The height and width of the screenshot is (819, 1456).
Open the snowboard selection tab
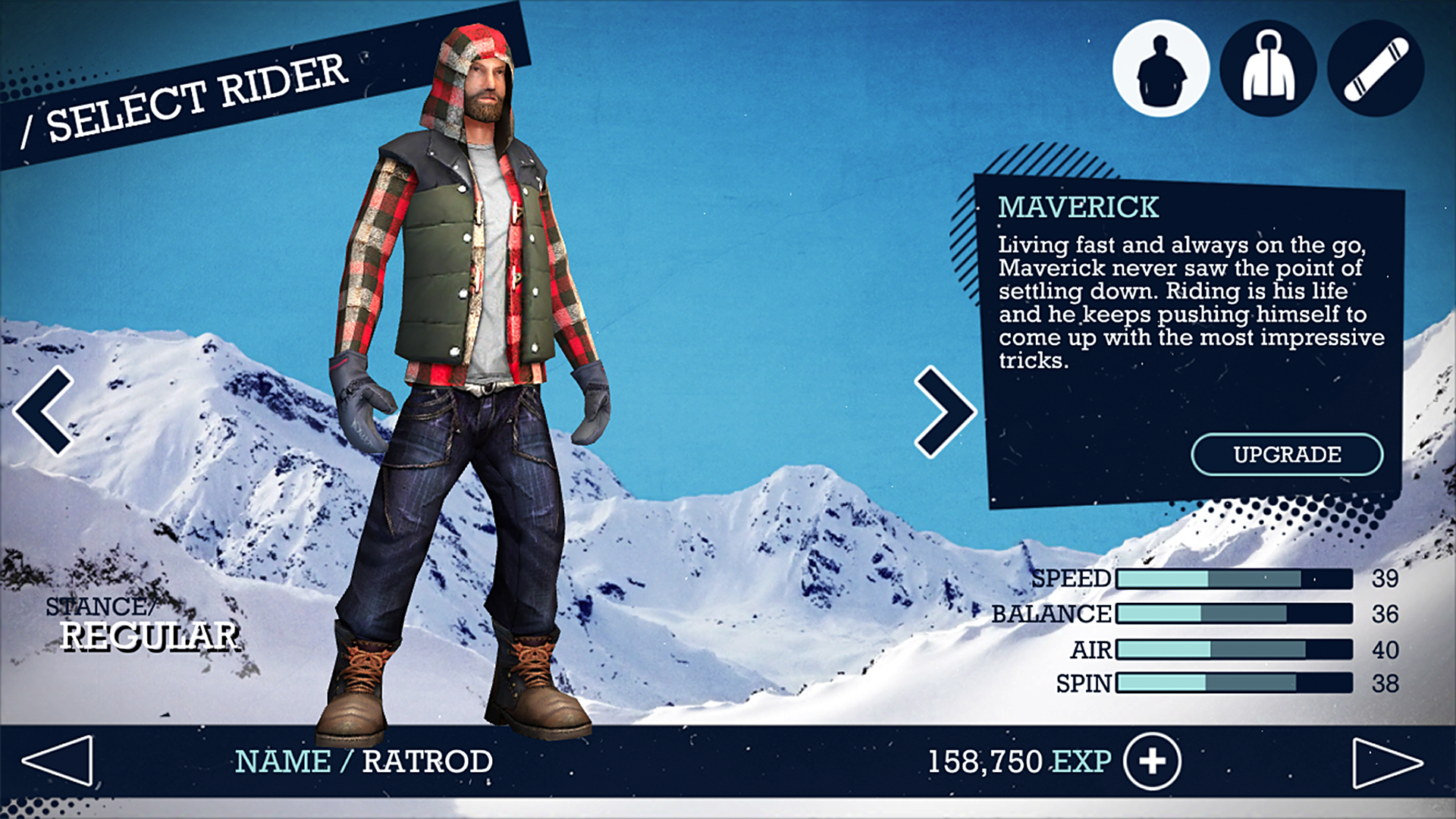(x=1376, y=69)
